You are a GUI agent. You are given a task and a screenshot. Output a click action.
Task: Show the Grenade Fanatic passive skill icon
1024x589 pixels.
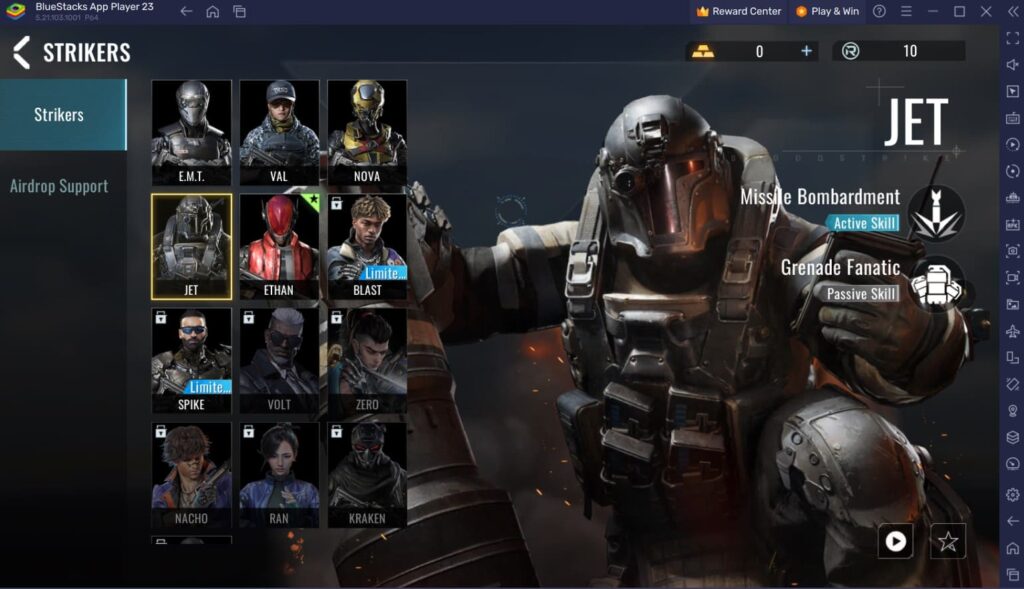pos(936,284)
